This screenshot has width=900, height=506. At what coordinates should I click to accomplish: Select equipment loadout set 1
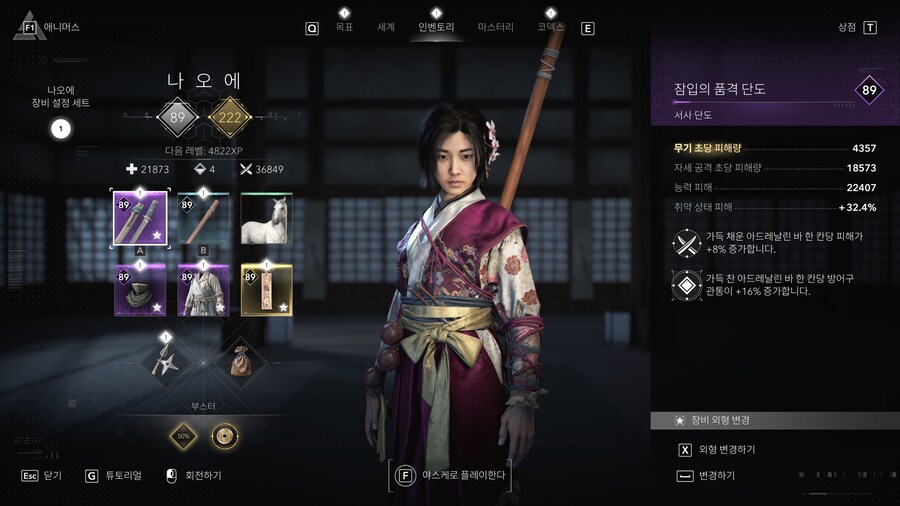60,128
